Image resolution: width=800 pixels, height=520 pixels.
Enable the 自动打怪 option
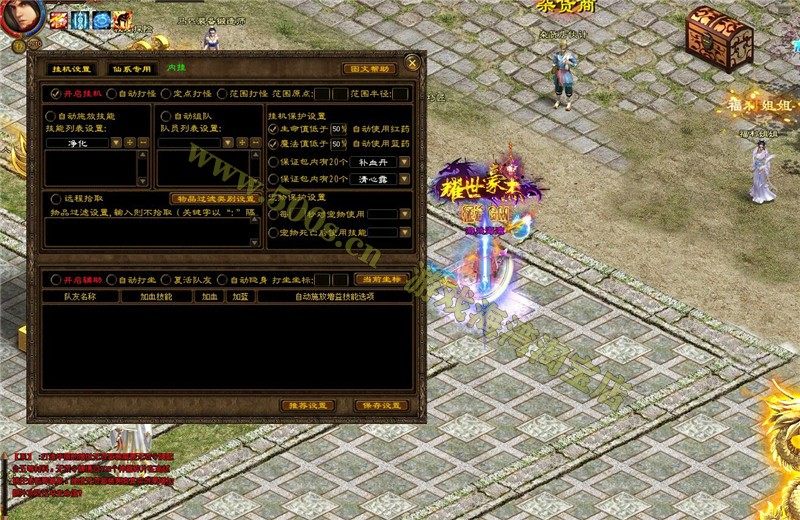pyautogui.click(x=111, y=93)
